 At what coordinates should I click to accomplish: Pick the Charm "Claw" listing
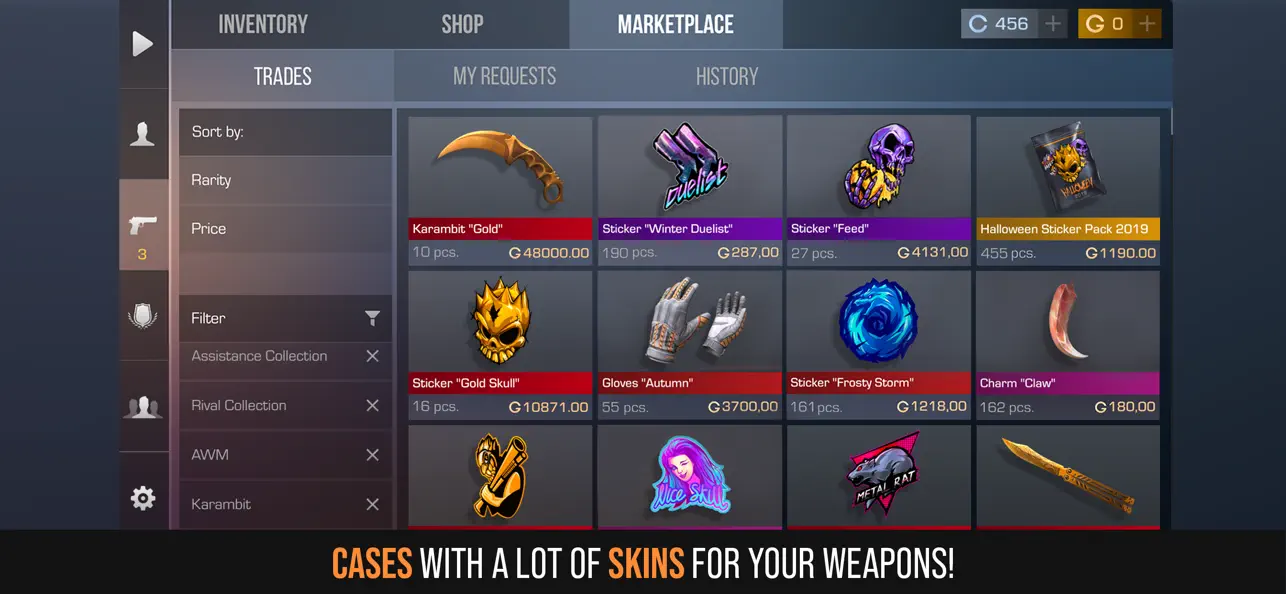point(1068,345)
